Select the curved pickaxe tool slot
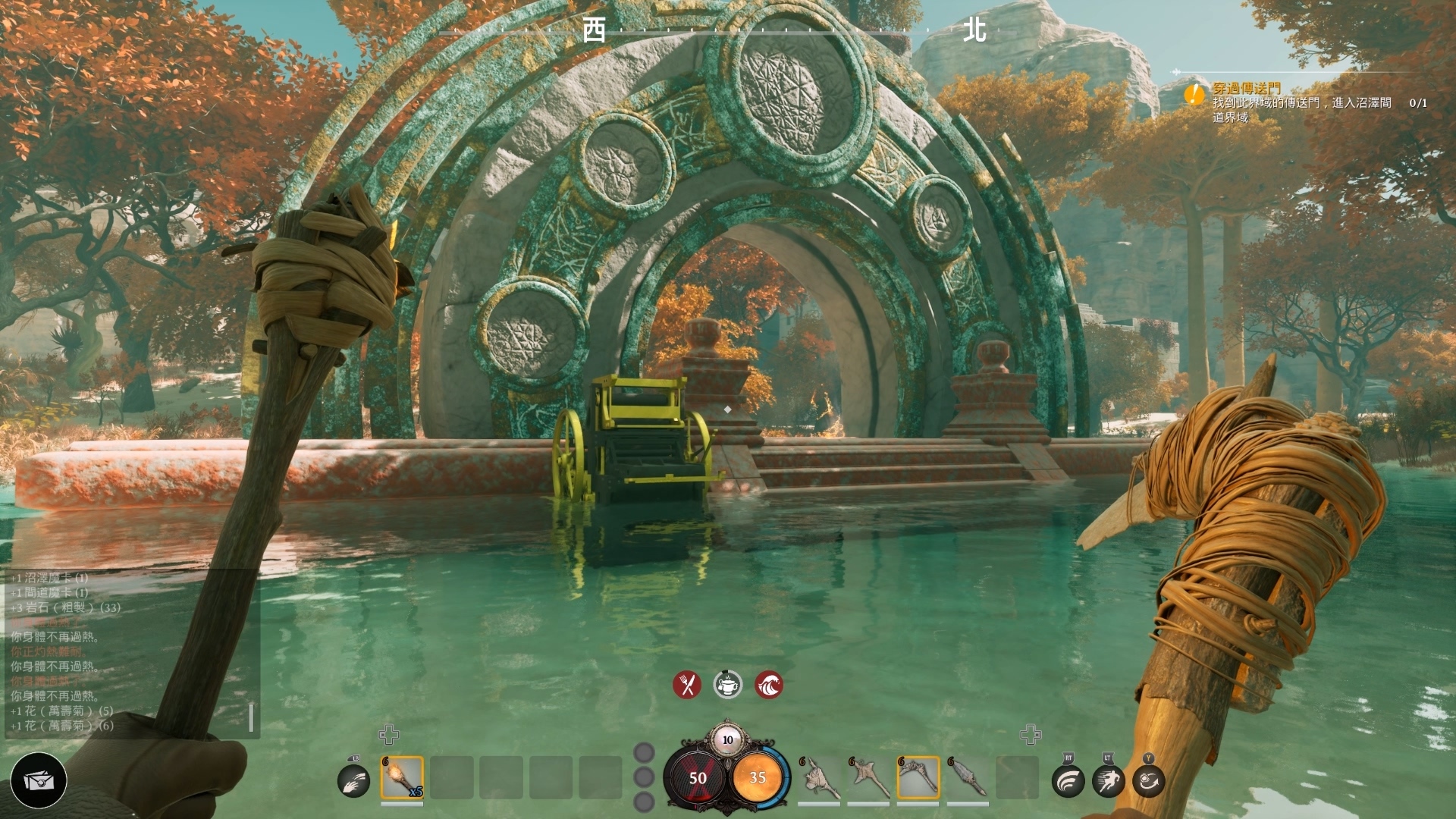1456x819 pixels. pyautogui.click(x=918, y=777)
